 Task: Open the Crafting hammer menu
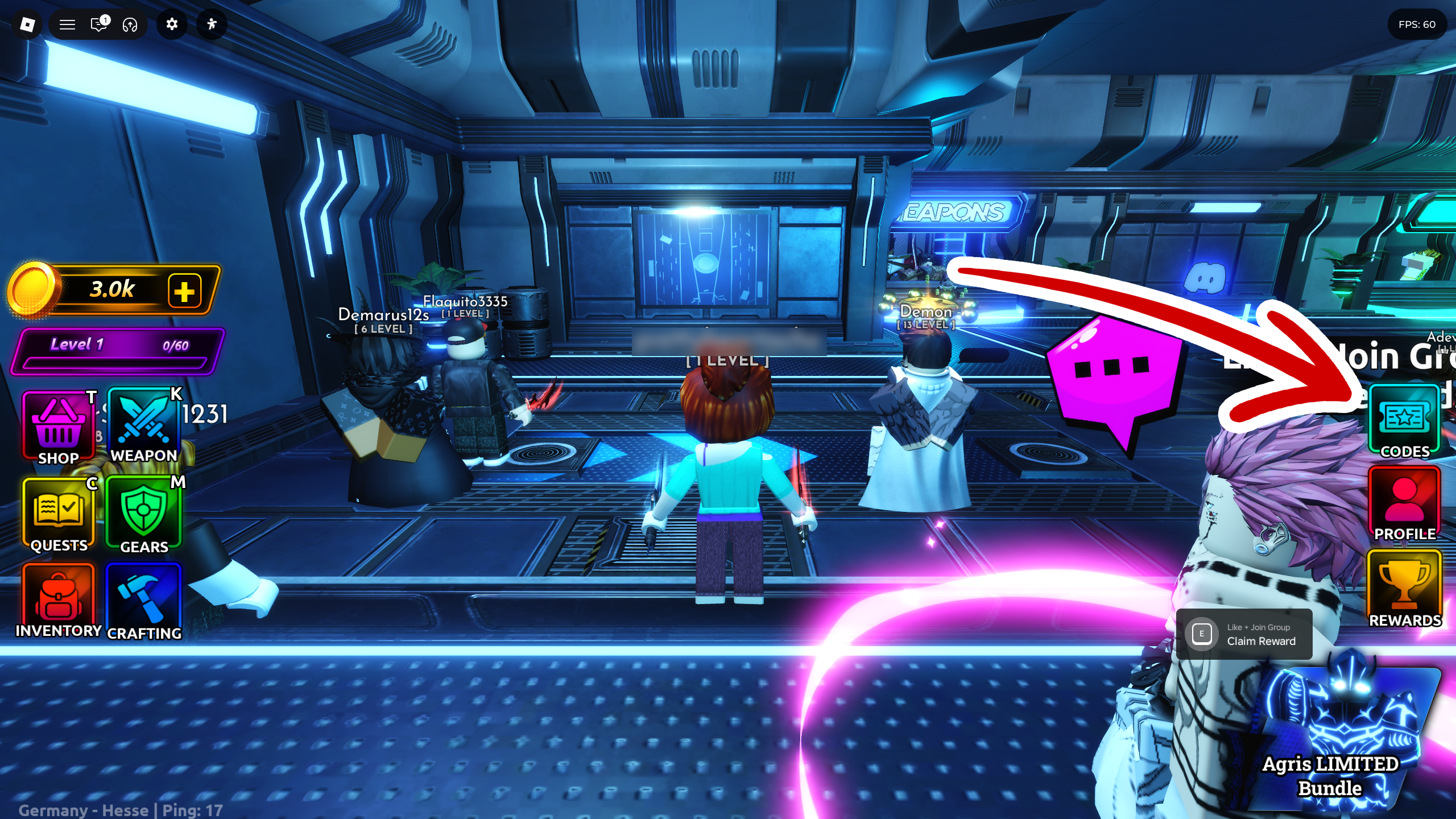coord(143,602)
